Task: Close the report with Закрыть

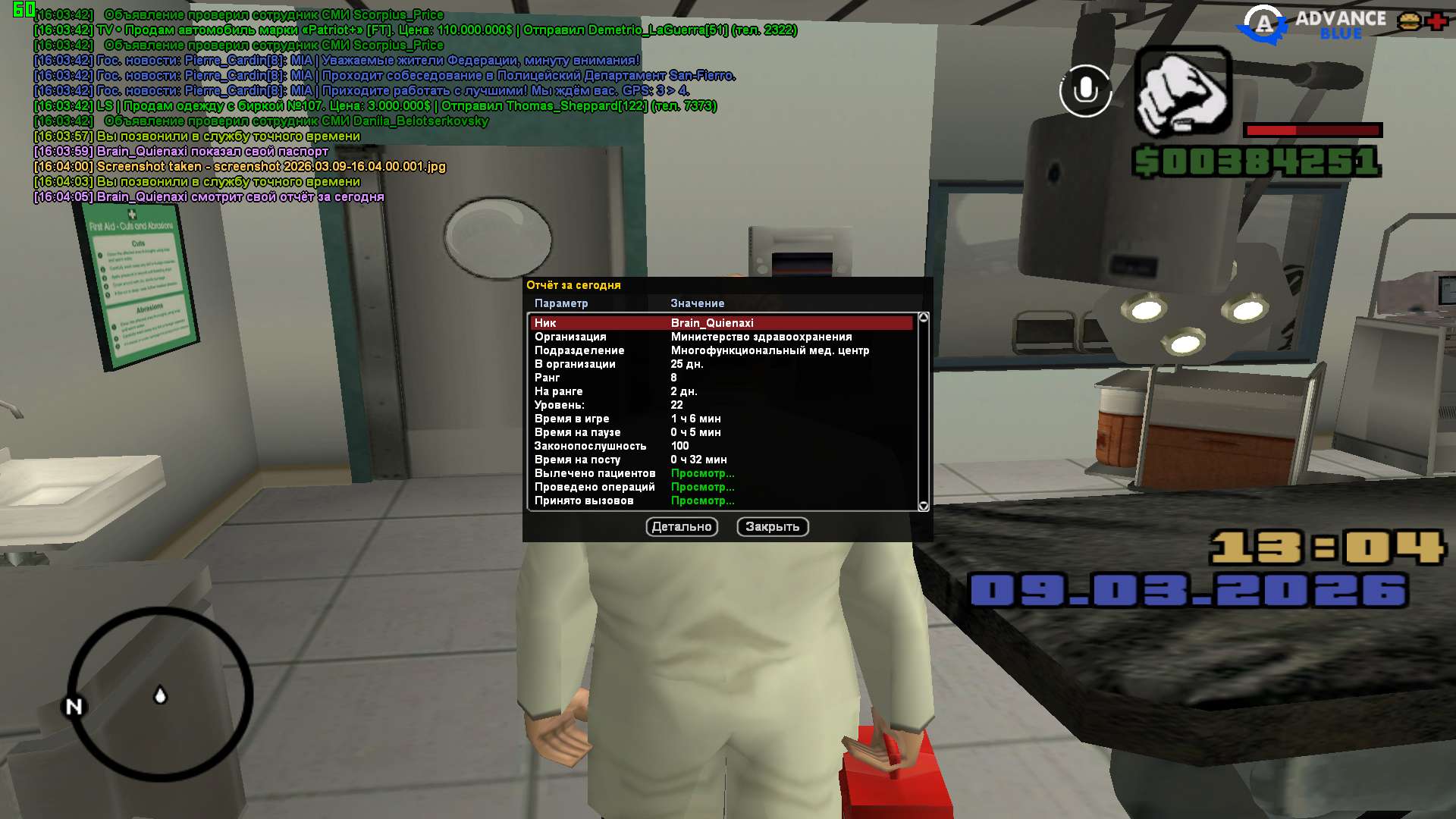Action: pyautogui.click(x=772, y=526)
